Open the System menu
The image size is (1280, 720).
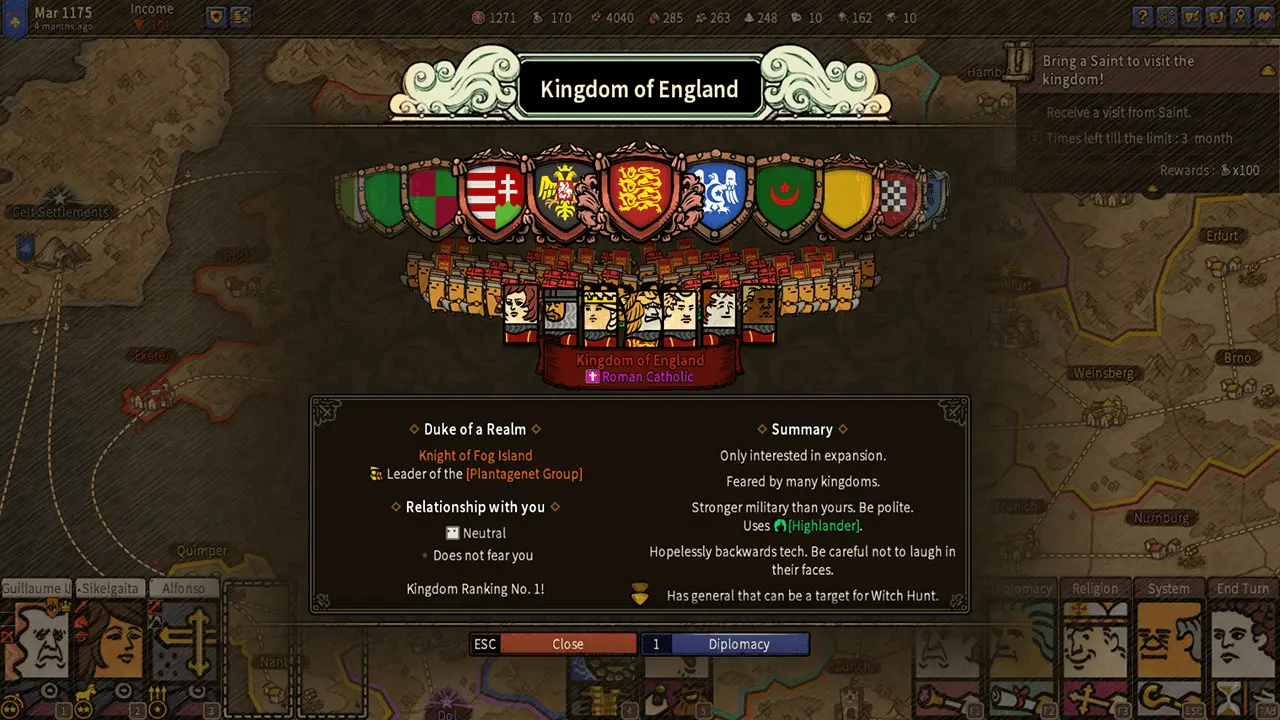[1169, 589]
